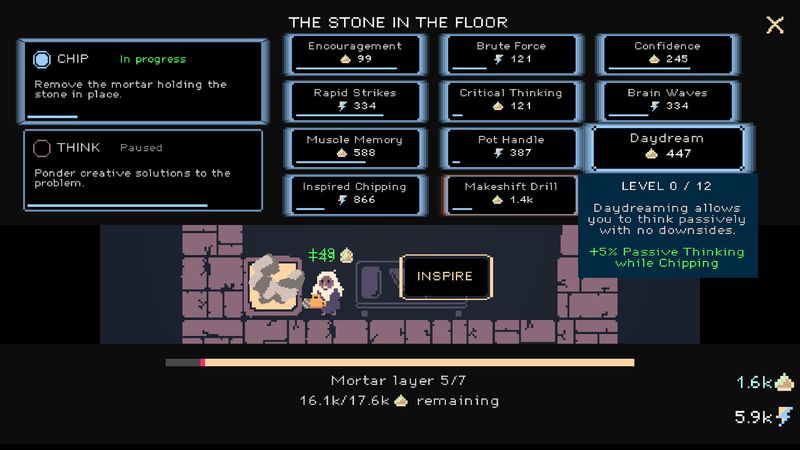
Task: Buy the Daydream upgrade
Action: click(667, 147)
